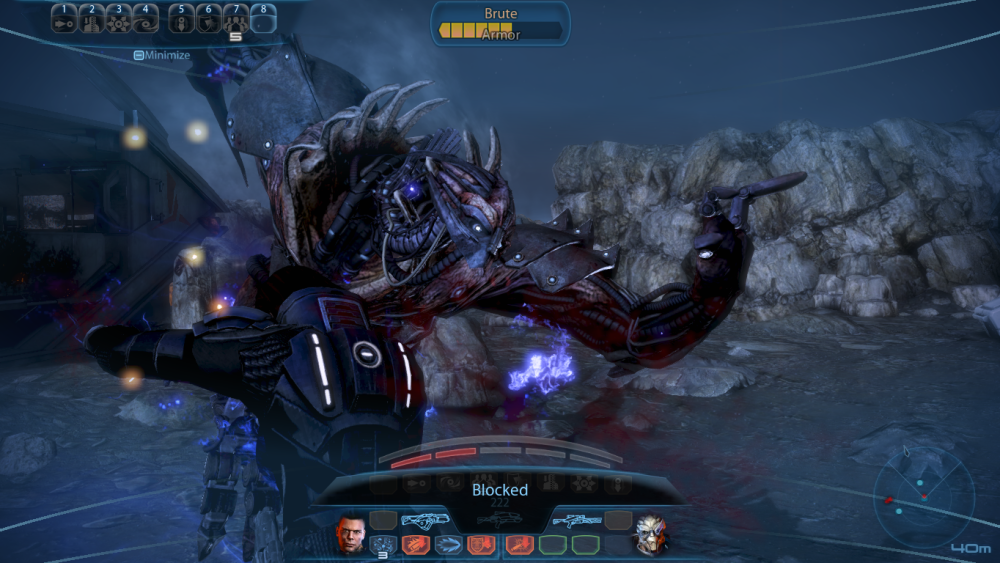
Task: Use the power in quickslot 2
Action: (92, 19)
